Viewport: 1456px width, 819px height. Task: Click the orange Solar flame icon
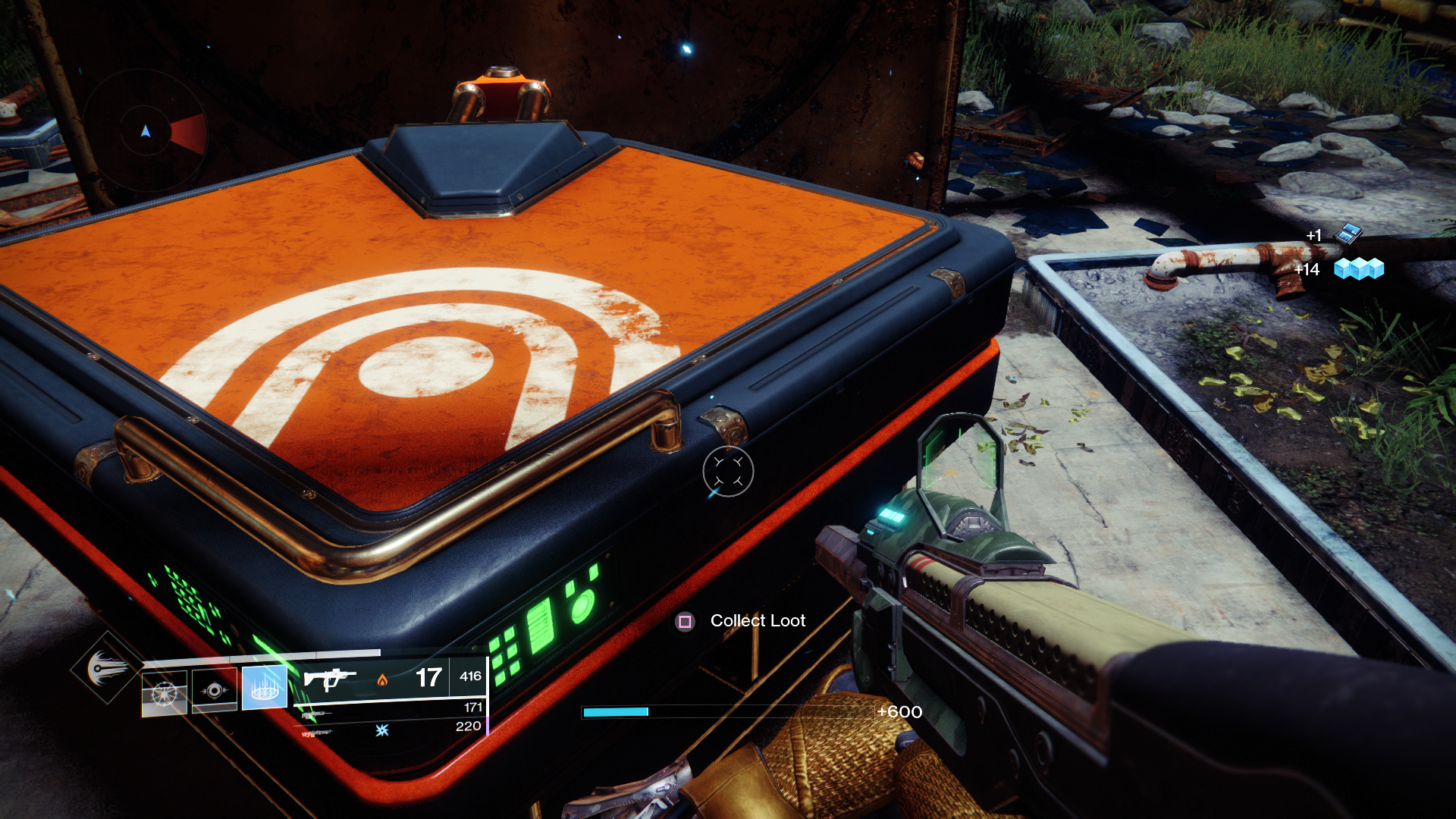(382, 681)
